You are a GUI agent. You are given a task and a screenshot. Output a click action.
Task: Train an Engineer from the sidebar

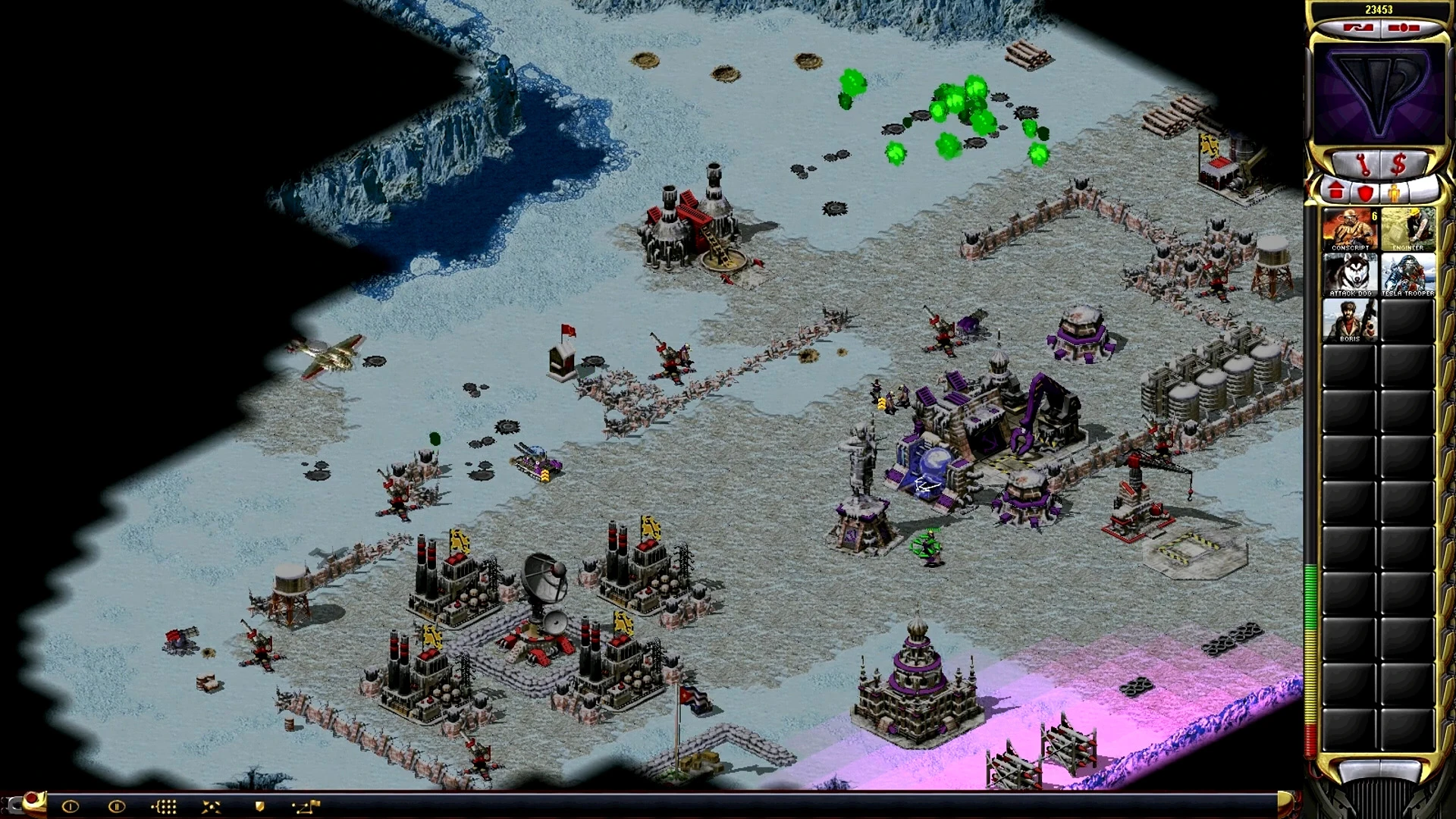point(1407,229)
